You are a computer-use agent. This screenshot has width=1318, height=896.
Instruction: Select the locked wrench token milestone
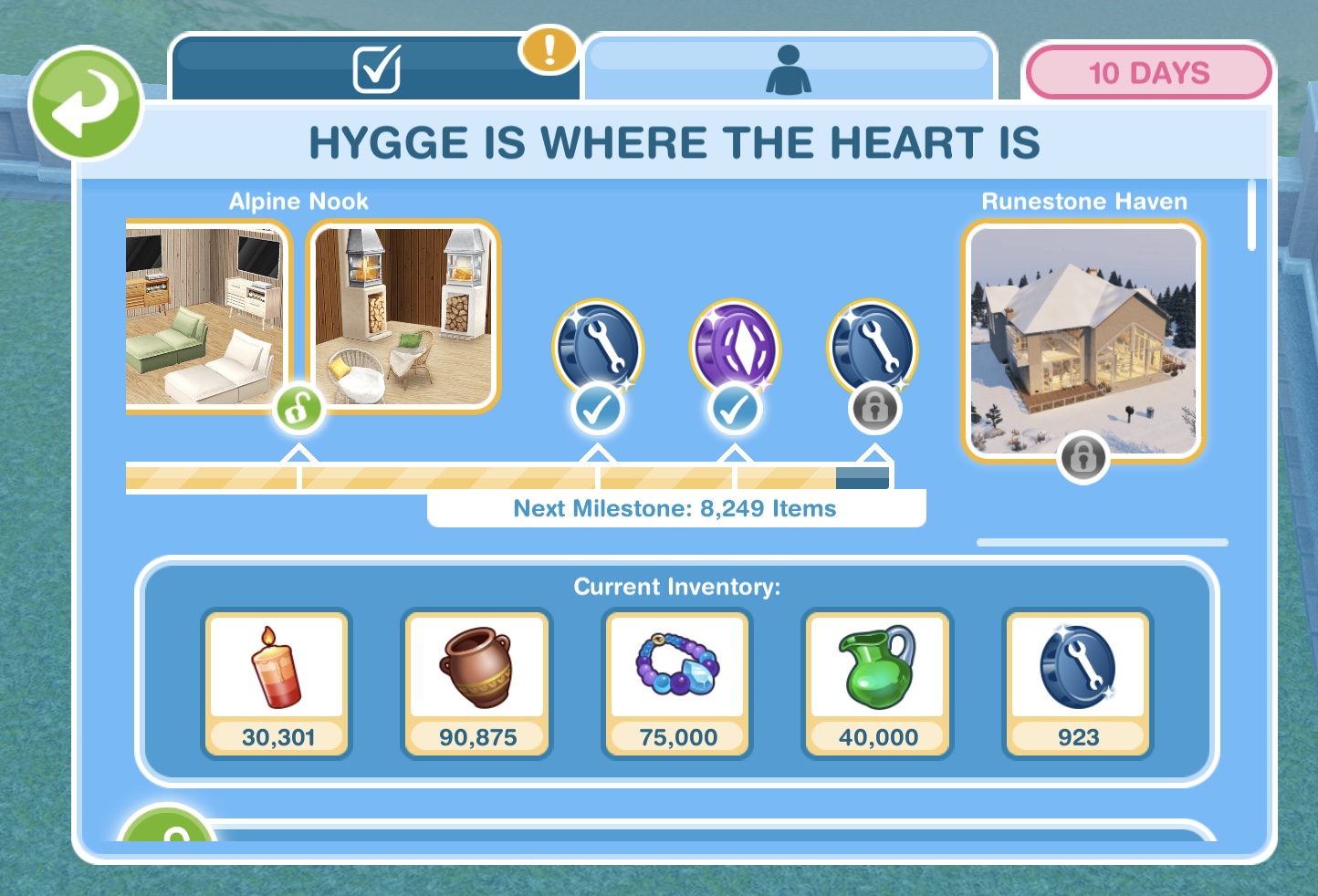[x=872, y=349]
